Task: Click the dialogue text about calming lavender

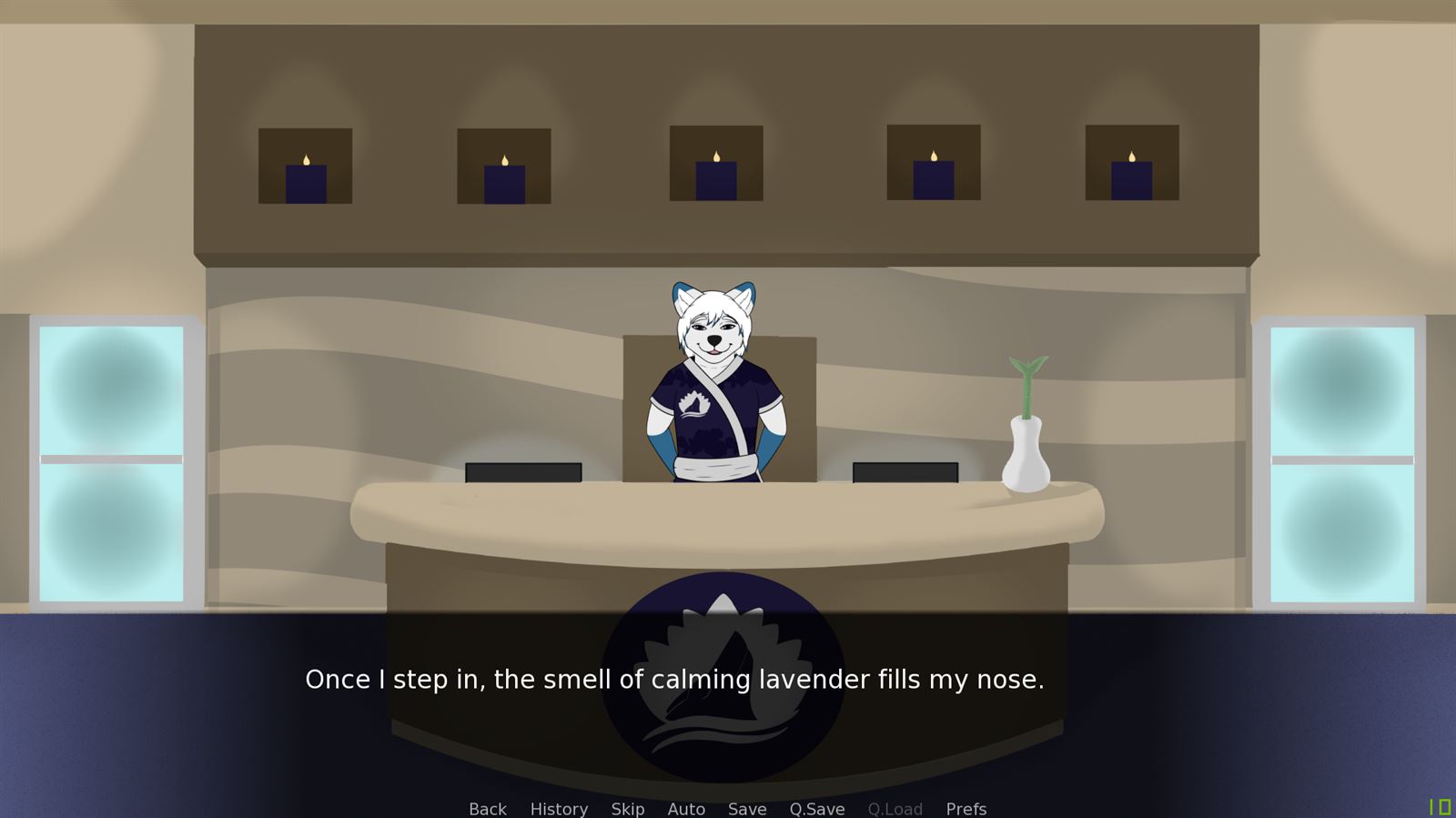Action: (x=676, y=679)
